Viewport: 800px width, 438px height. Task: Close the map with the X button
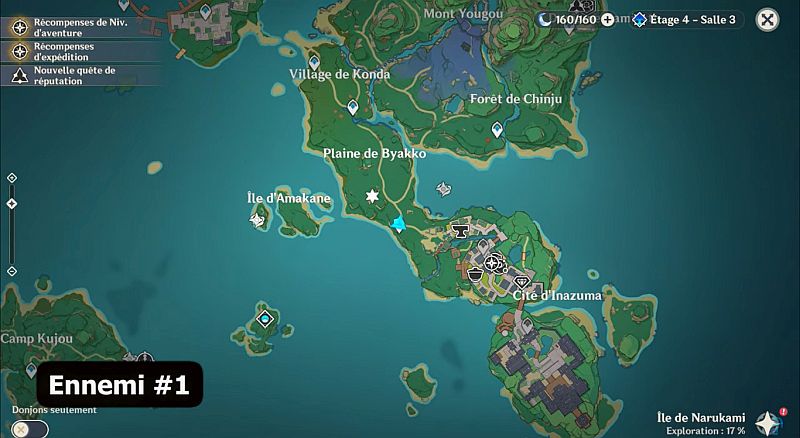(767, 19)
